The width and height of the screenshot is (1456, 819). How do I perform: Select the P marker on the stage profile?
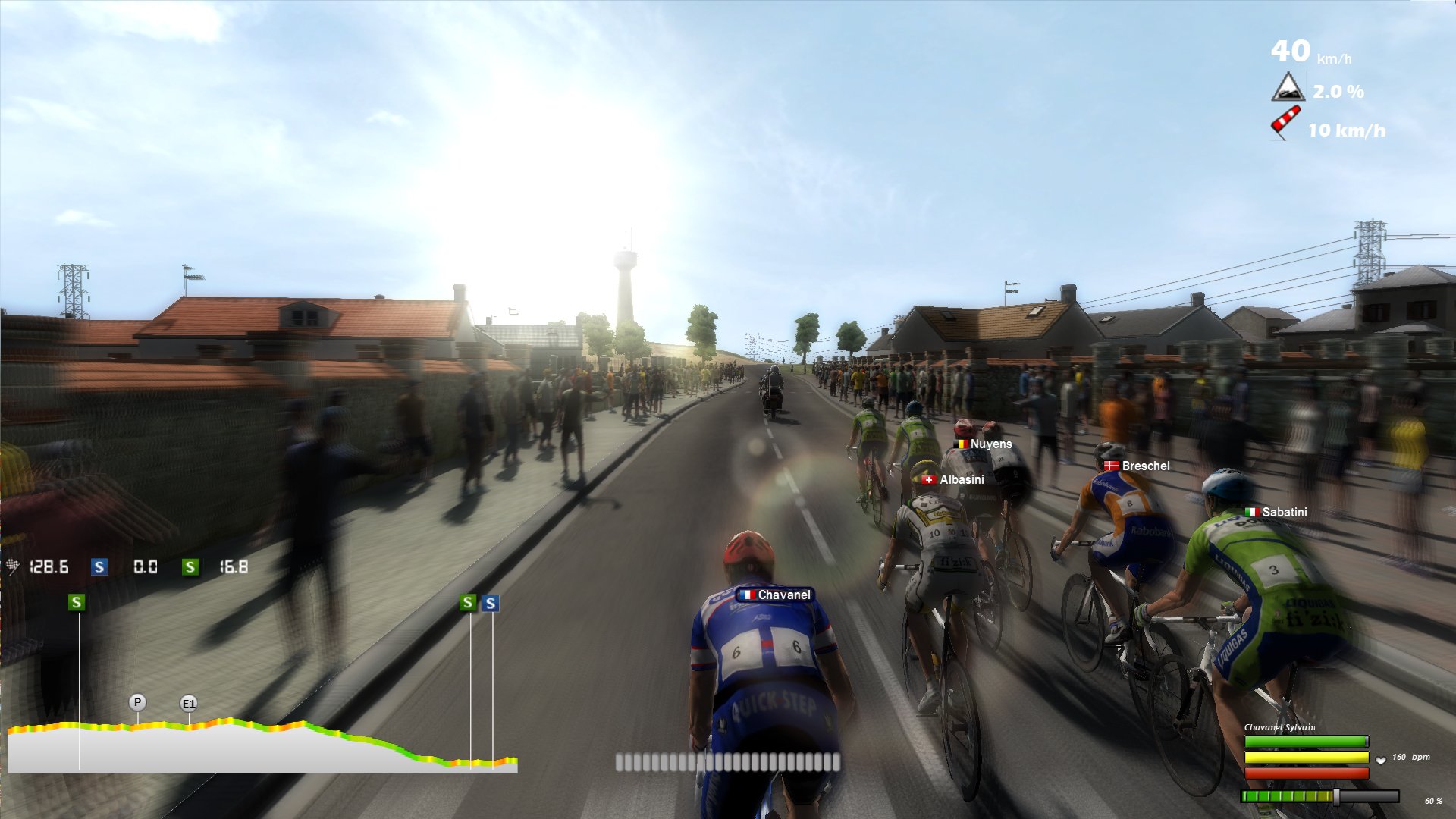coord(137,702)
